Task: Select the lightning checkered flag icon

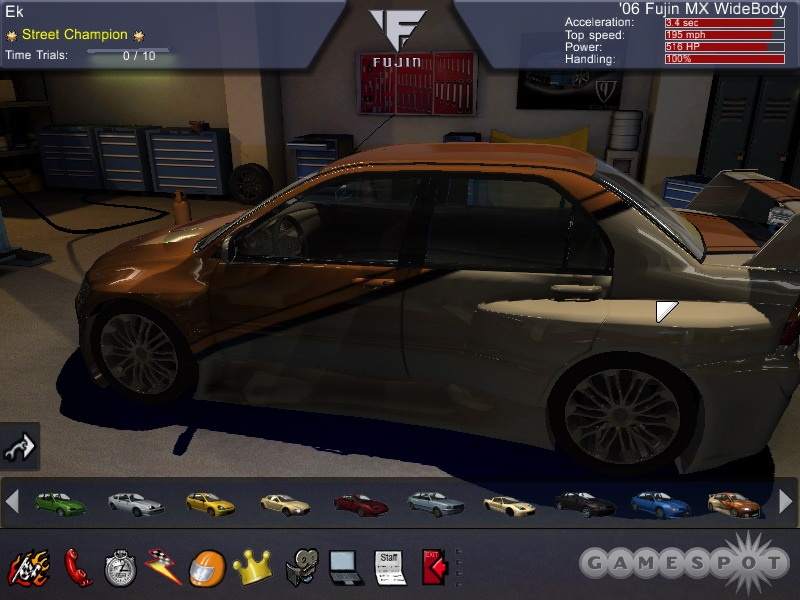Action: [162, 567]
